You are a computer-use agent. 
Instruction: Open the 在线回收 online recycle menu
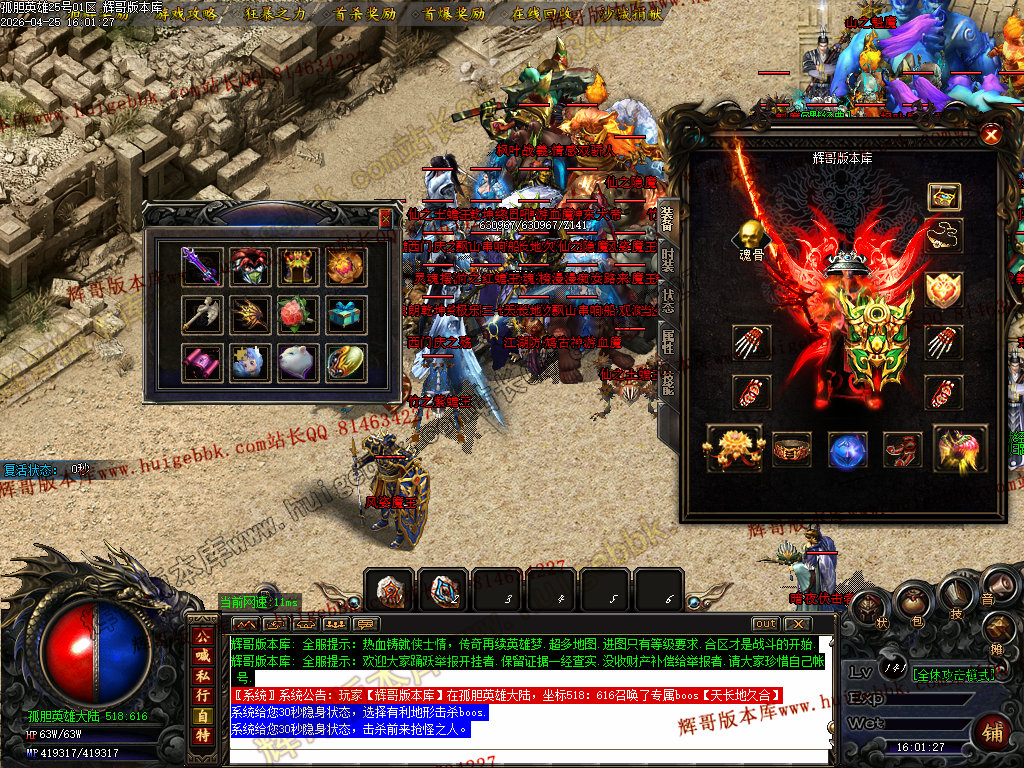pos(541,14)
